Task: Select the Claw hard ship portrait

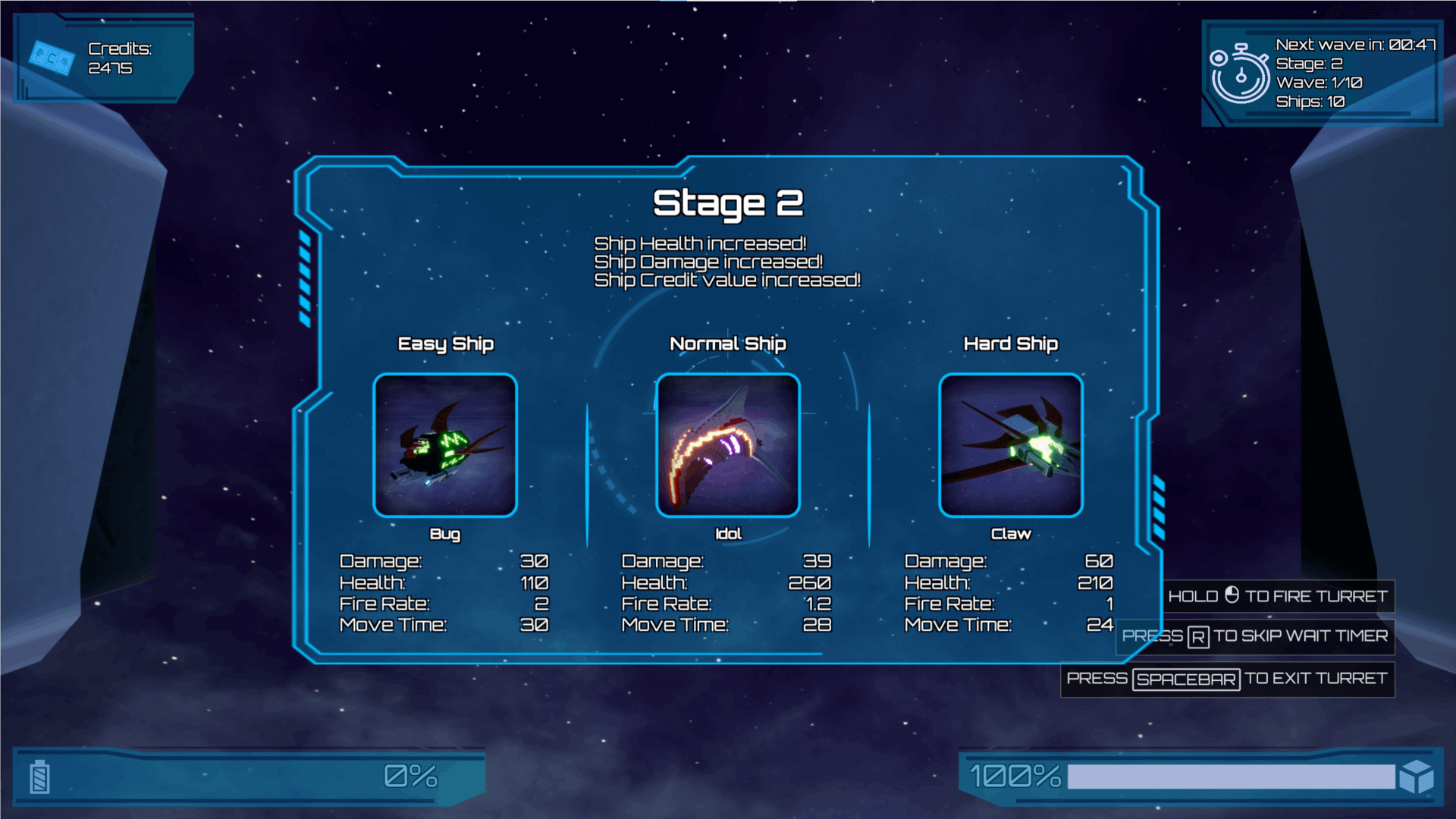Action: pos(1011,446)
